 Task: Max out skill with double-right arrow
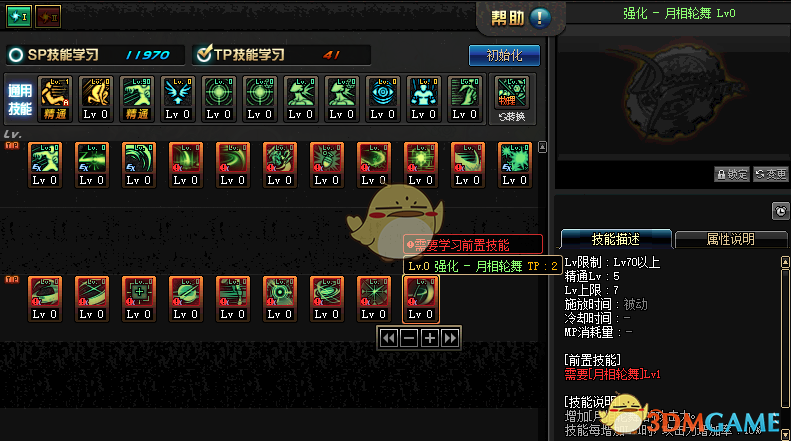pos(451,338)
